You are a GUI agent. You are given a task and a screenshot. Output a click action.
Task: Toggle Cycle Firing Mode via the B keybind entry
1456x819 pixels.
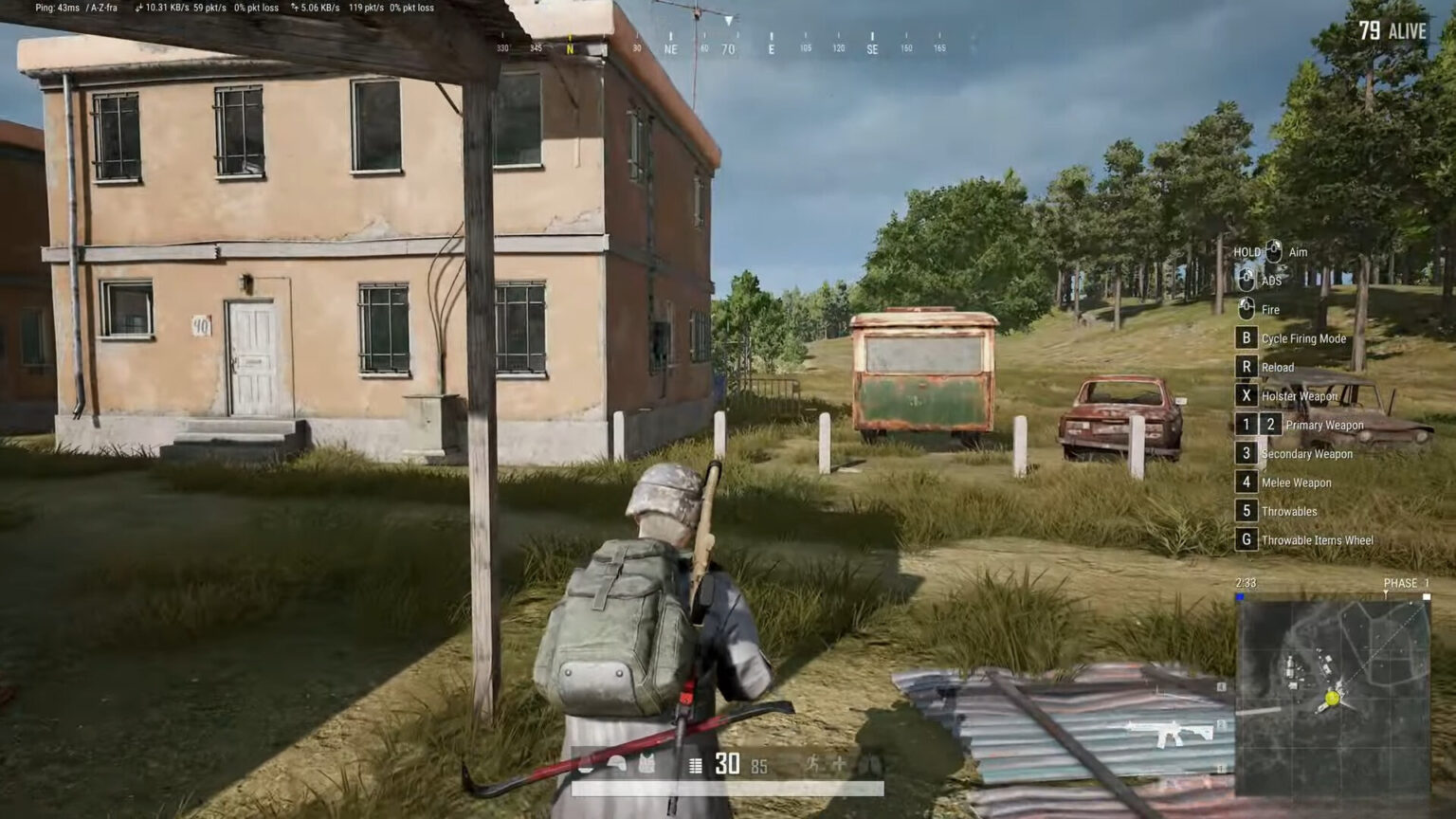click(x=1299, y=338)
